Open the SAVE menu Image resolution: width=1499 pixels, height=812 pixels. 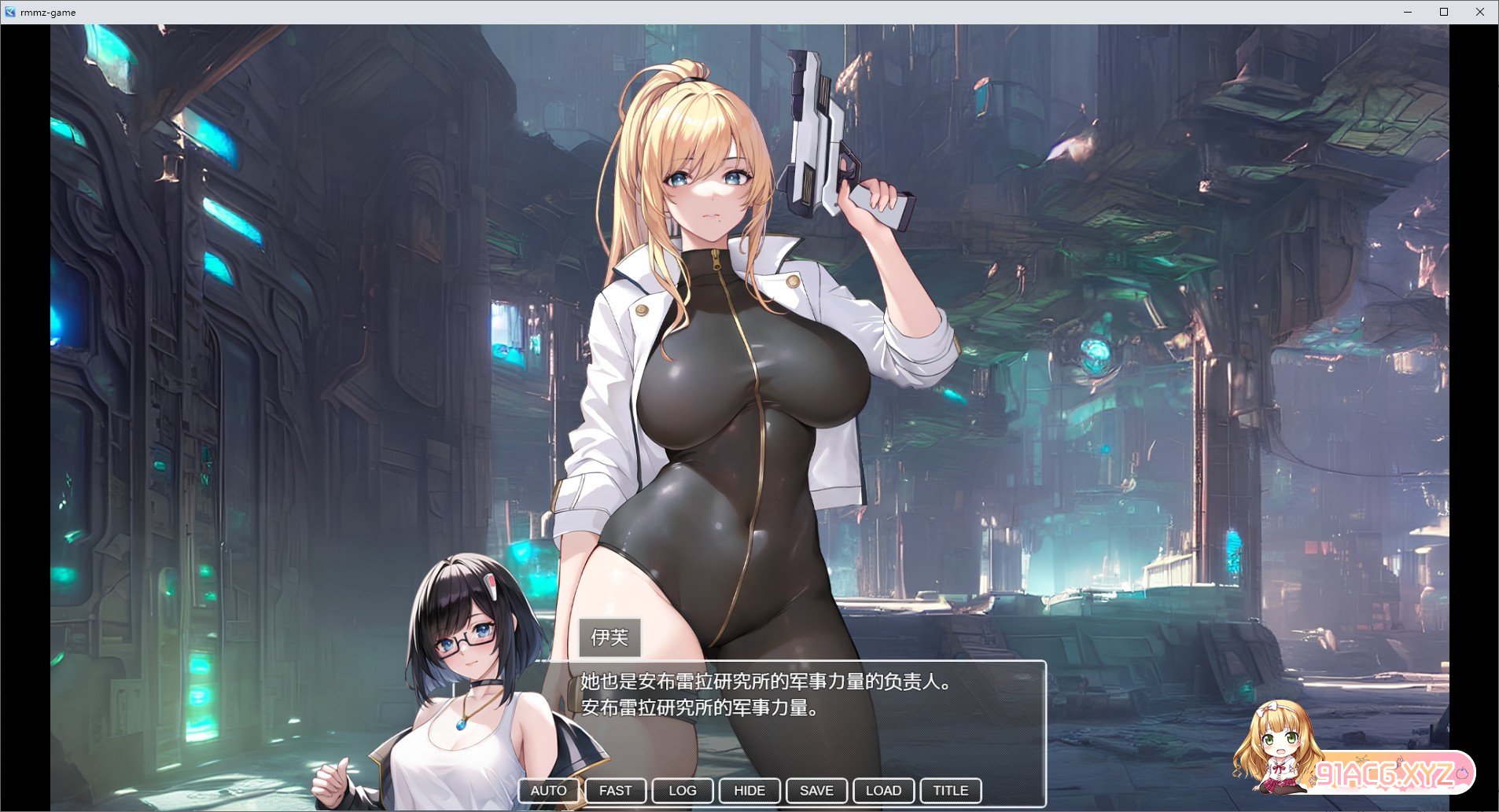click(816, 791)
